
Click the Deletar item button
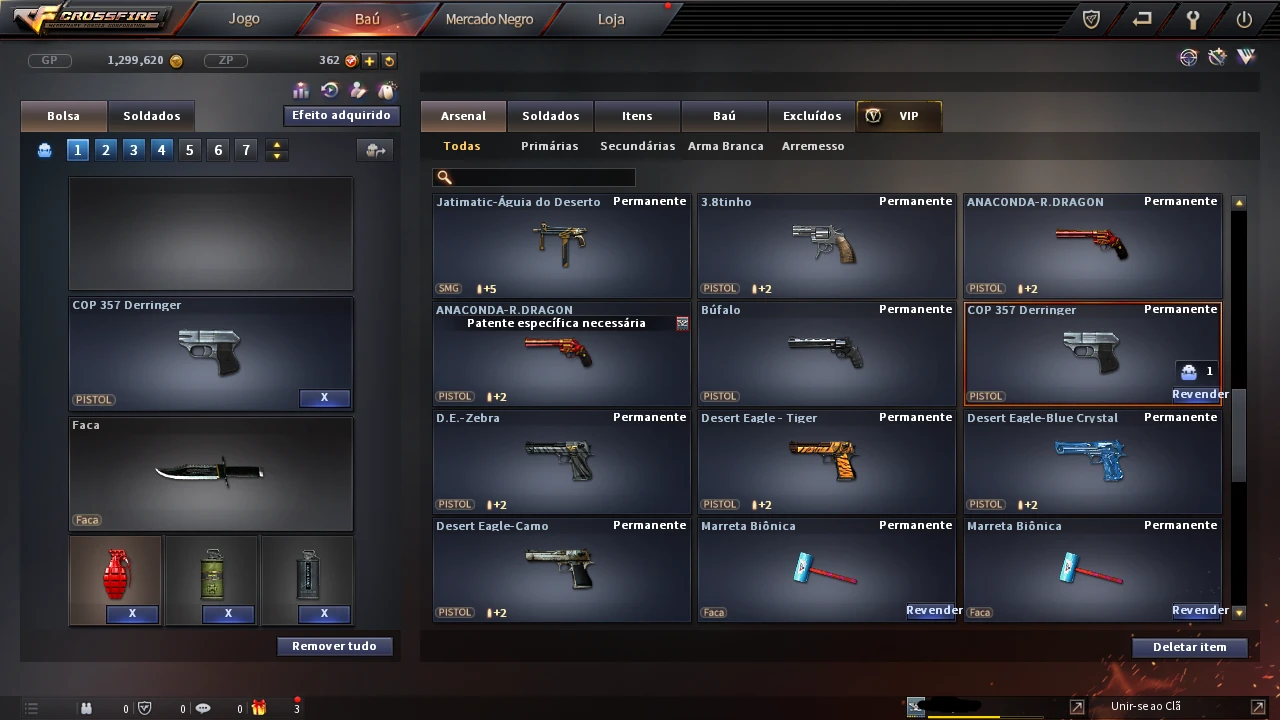(1189, 647)
